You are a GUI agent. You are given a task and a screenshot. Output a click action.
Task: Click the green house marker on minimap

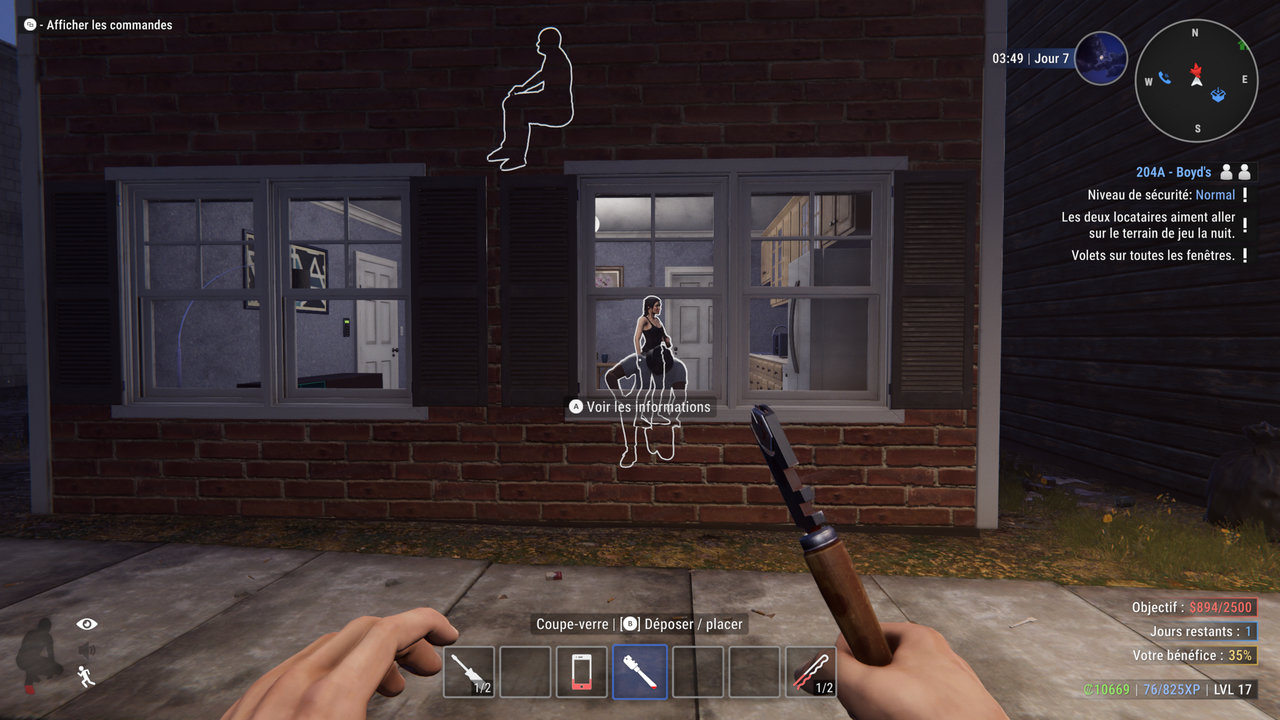click(1242, 45)
